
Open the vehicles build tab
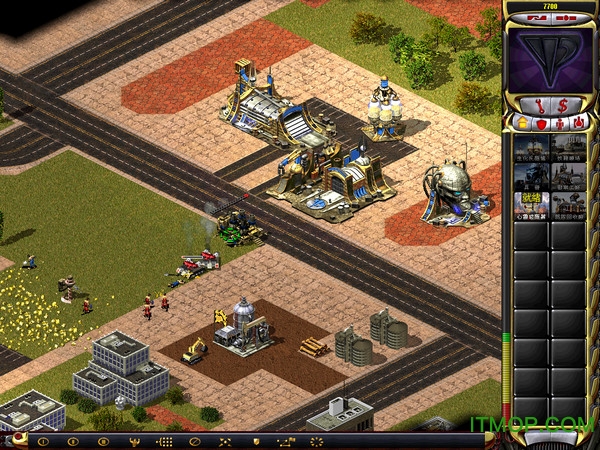pyautogui.click(x=579, y=122)
